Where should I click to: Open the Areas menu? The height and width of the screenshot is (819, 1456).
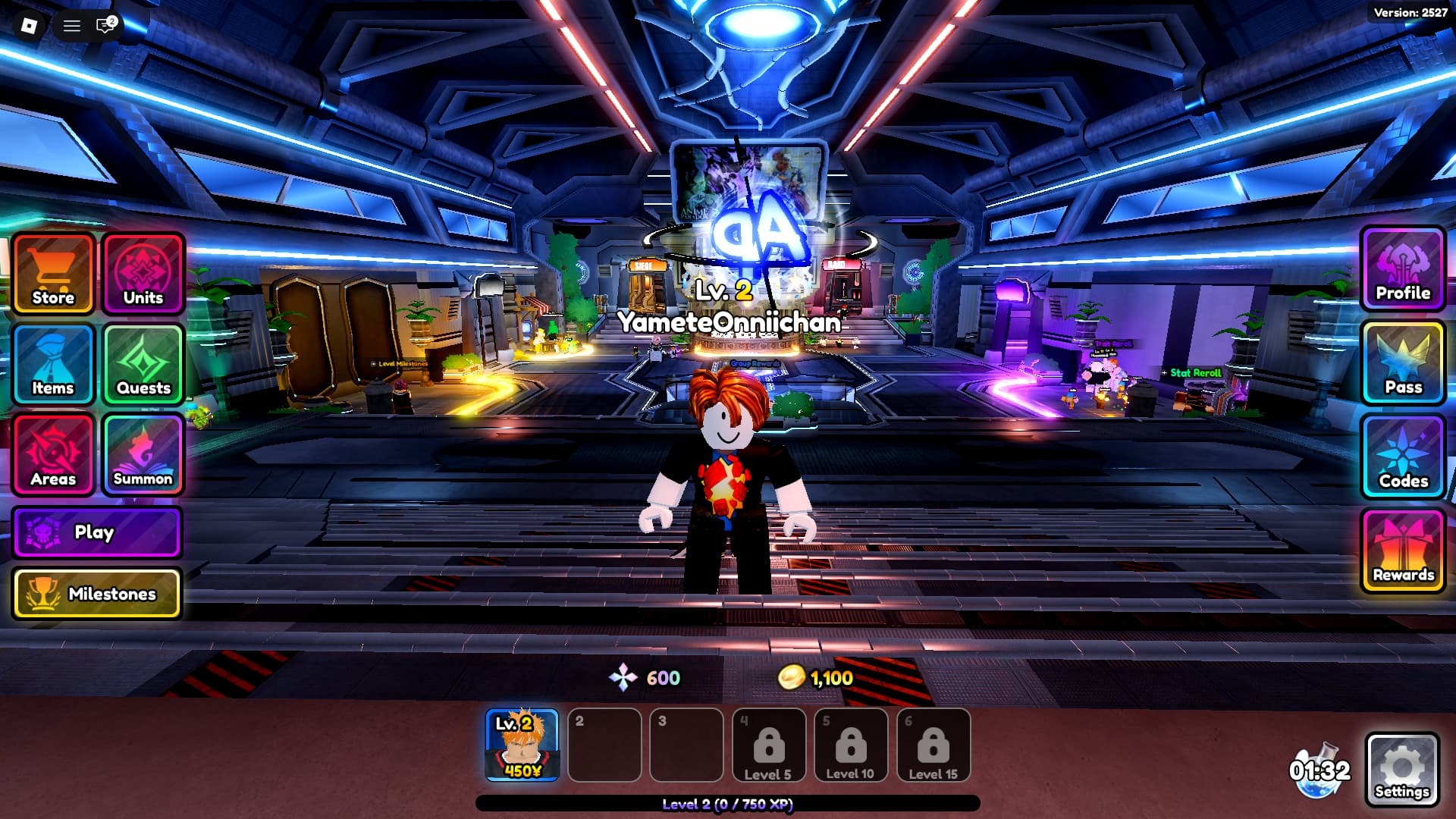pos(53,454)
